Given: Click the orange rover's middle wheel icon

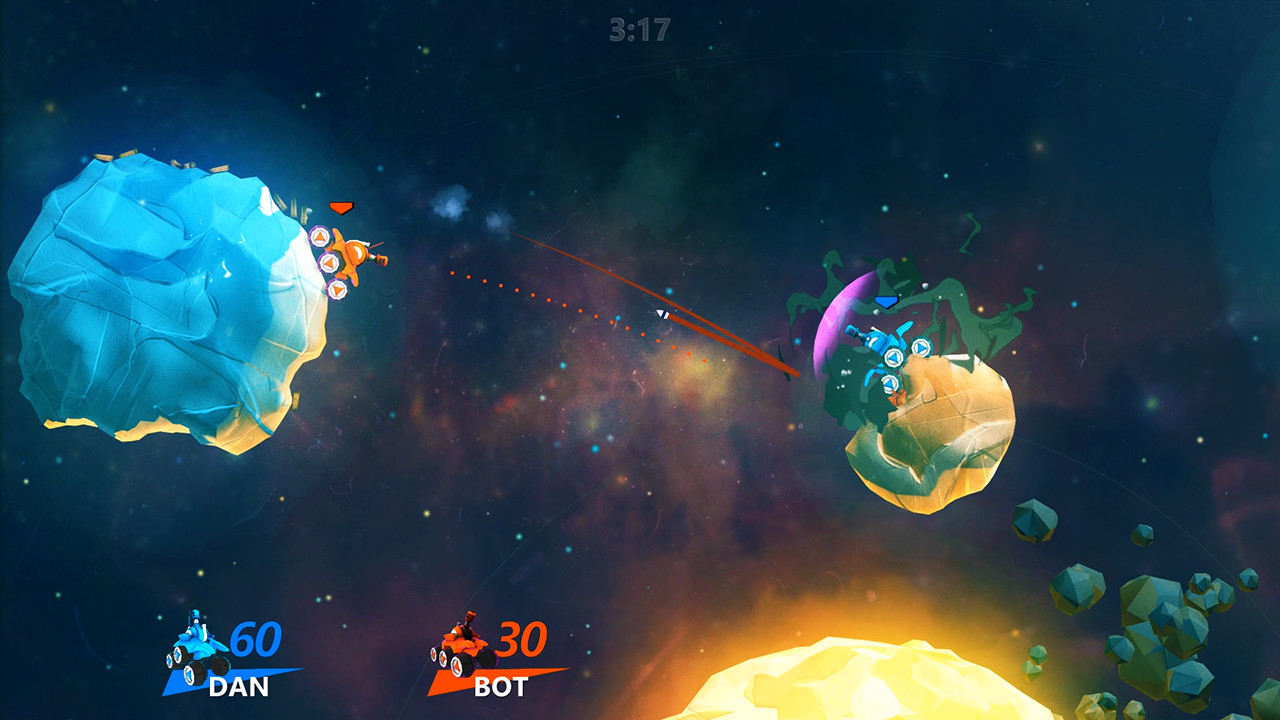Looking at the screenshot, I should (x=331, y=262).
